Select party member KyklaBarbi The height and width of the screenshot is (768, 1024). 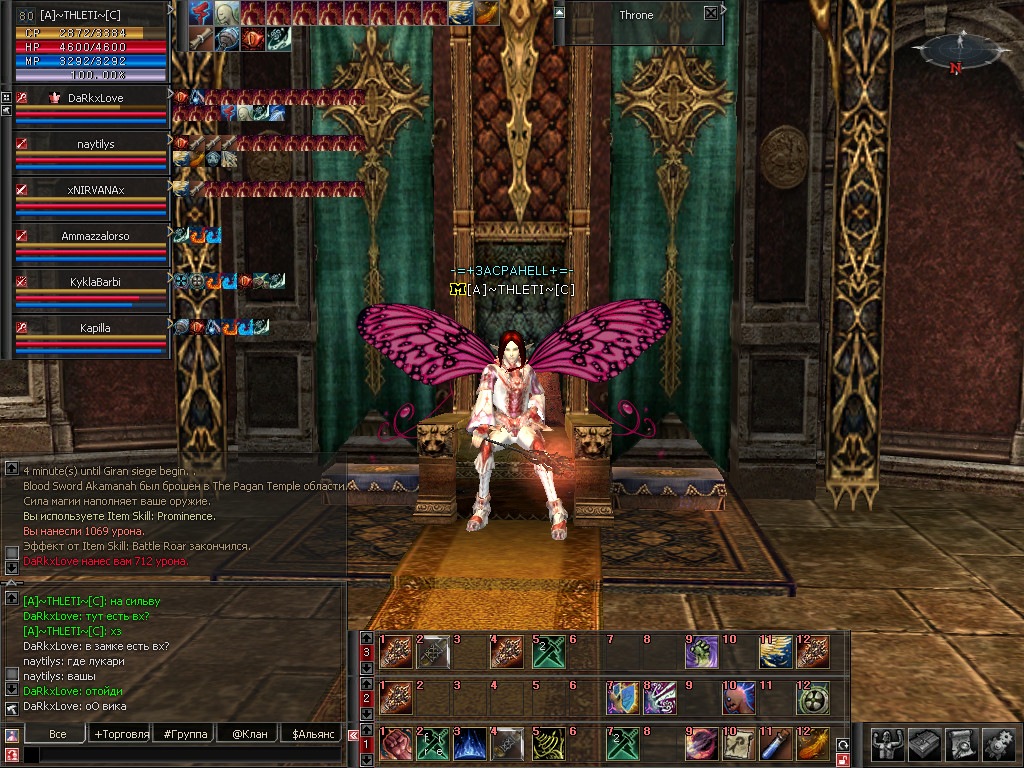[x=96, y=282]
